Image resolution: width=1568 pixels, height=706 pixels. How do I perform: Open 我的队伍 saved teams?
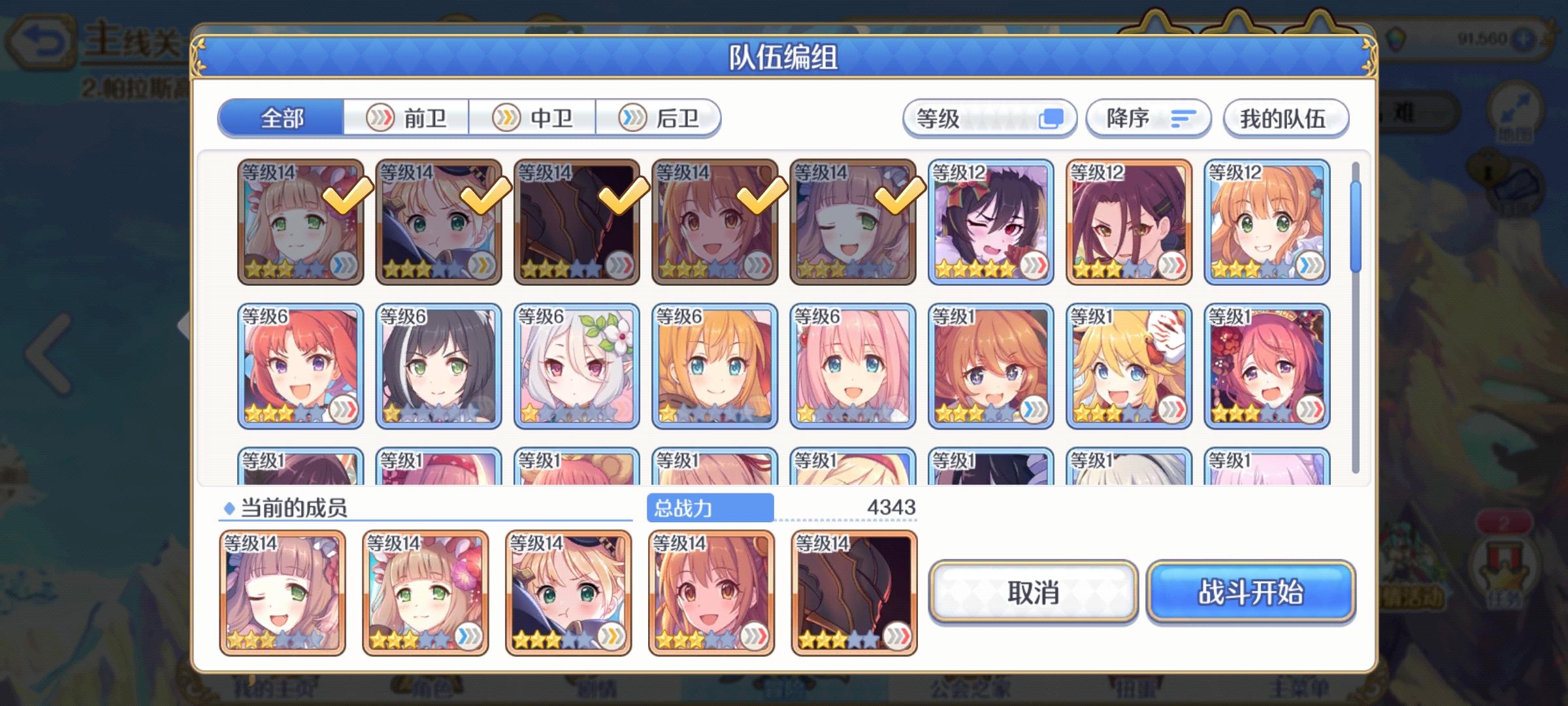[x=1285, y=118]
